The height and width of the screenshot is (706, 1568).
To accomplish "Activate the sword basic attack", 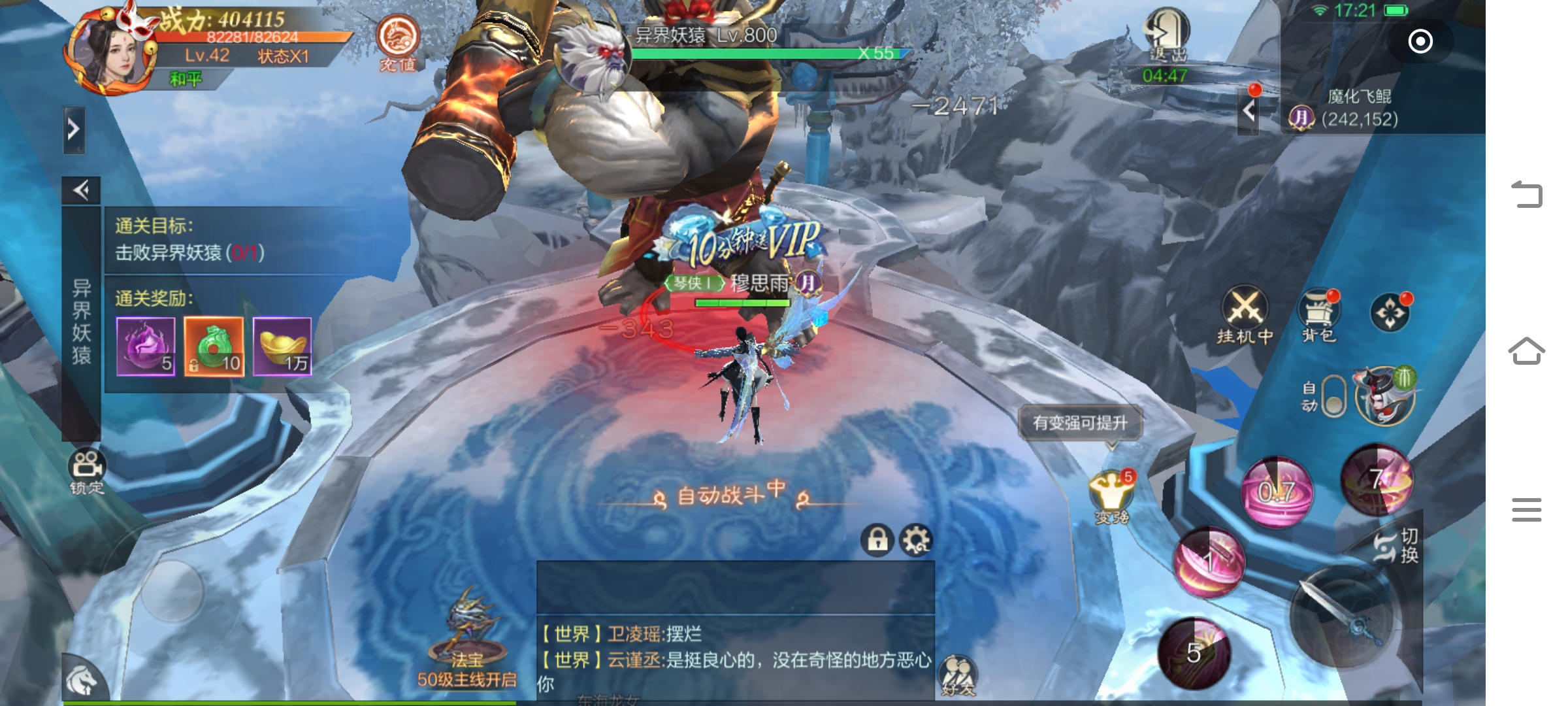I will (1346, 616).
